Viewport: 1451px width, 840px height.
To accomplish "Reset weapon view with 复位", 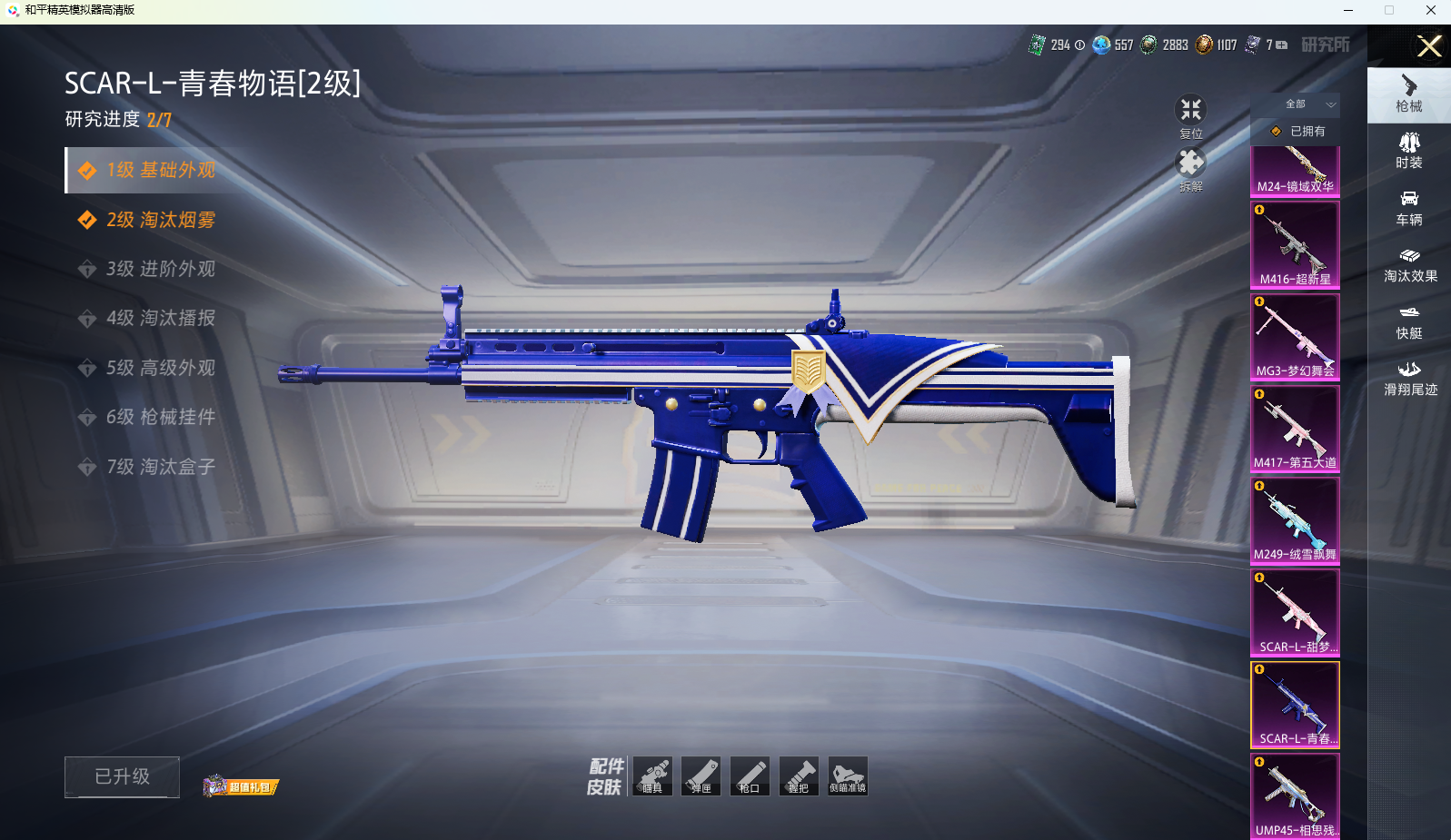I will pyautogui.click(x=1190, y=116).
